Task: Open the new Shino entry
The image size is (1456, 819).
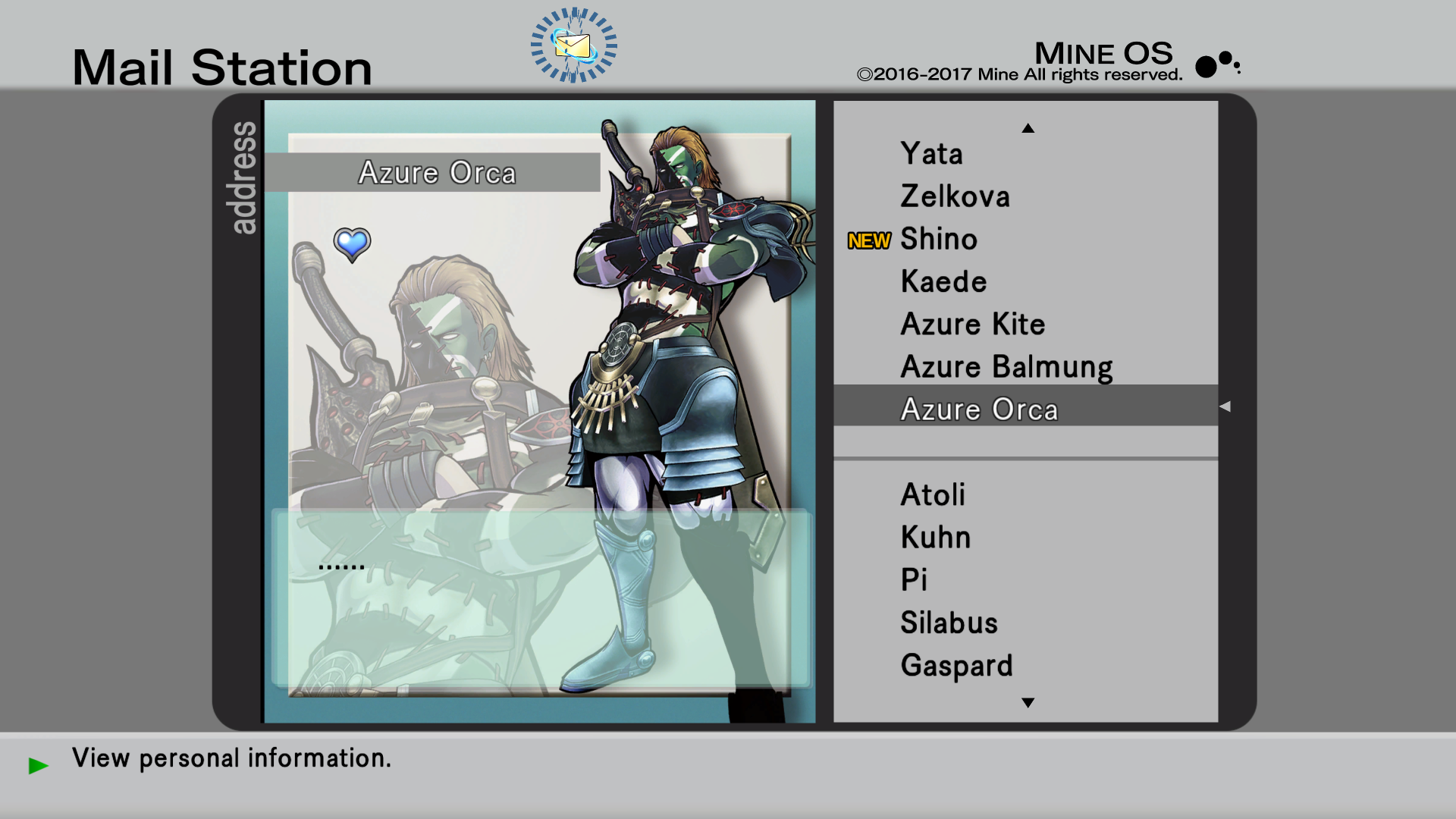Action: point(939,240)
